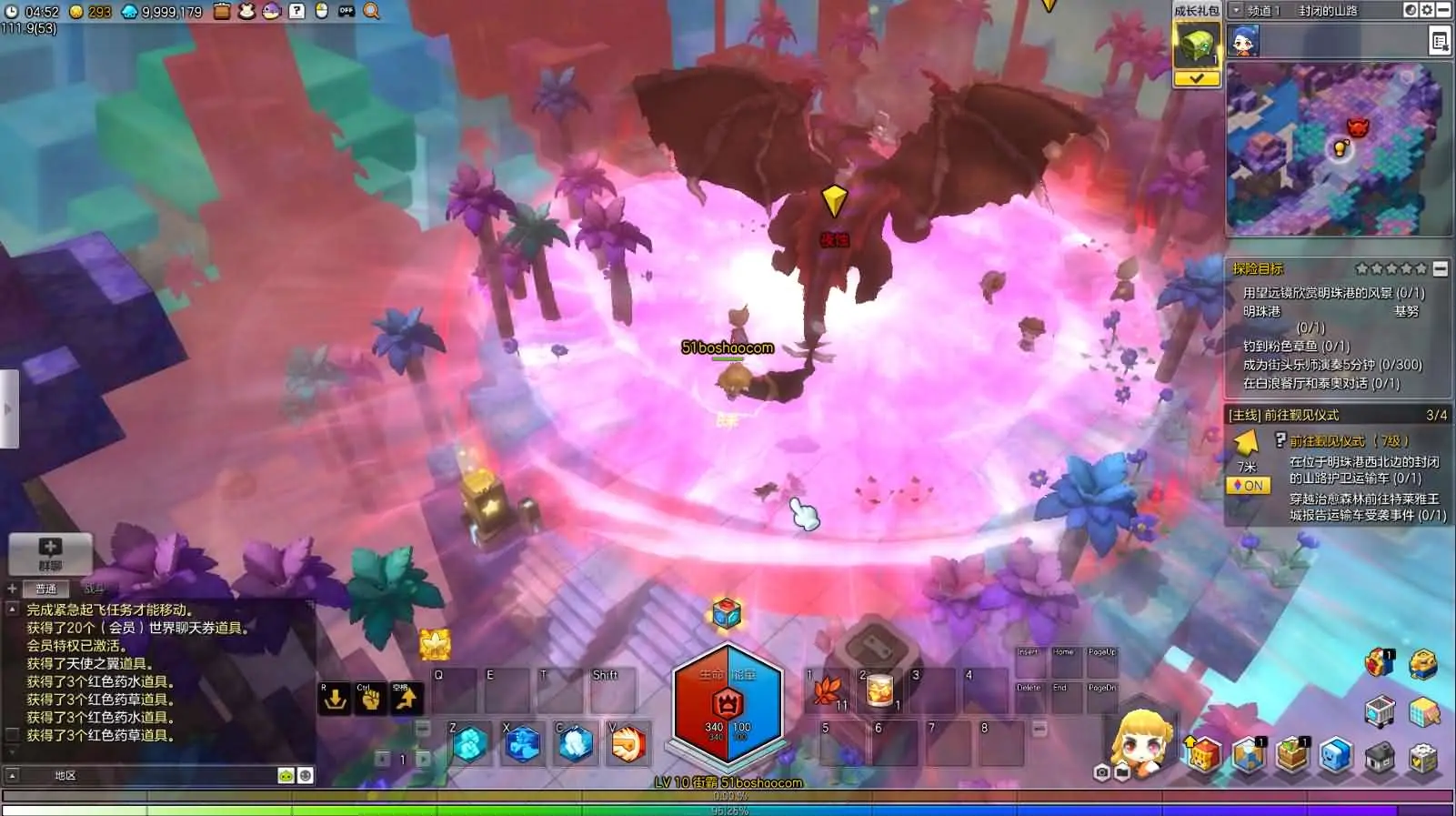Activate the V key orange fist skill
The image size is (1456, 816).
click(628, 744)
